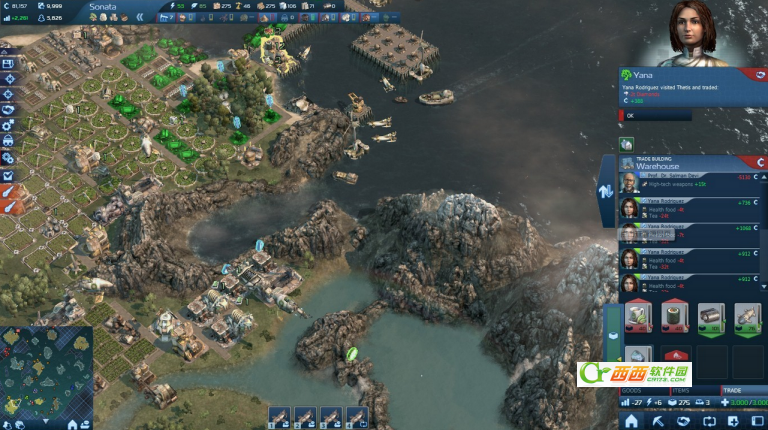This screenshot has width=768, height=430.
Task: Click the Sonata island name
Action: [103, 6]
